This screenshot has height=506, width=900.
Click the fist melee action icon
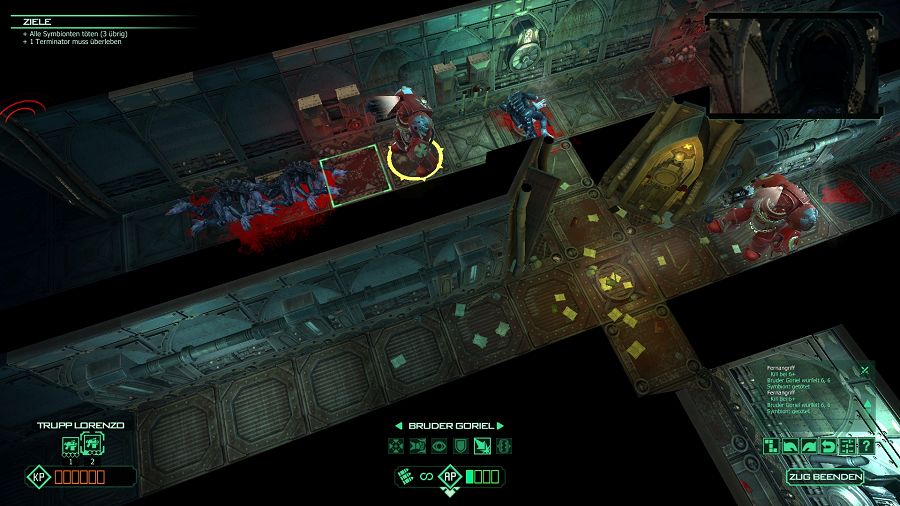pyautogui.click(x=416, y=445)
